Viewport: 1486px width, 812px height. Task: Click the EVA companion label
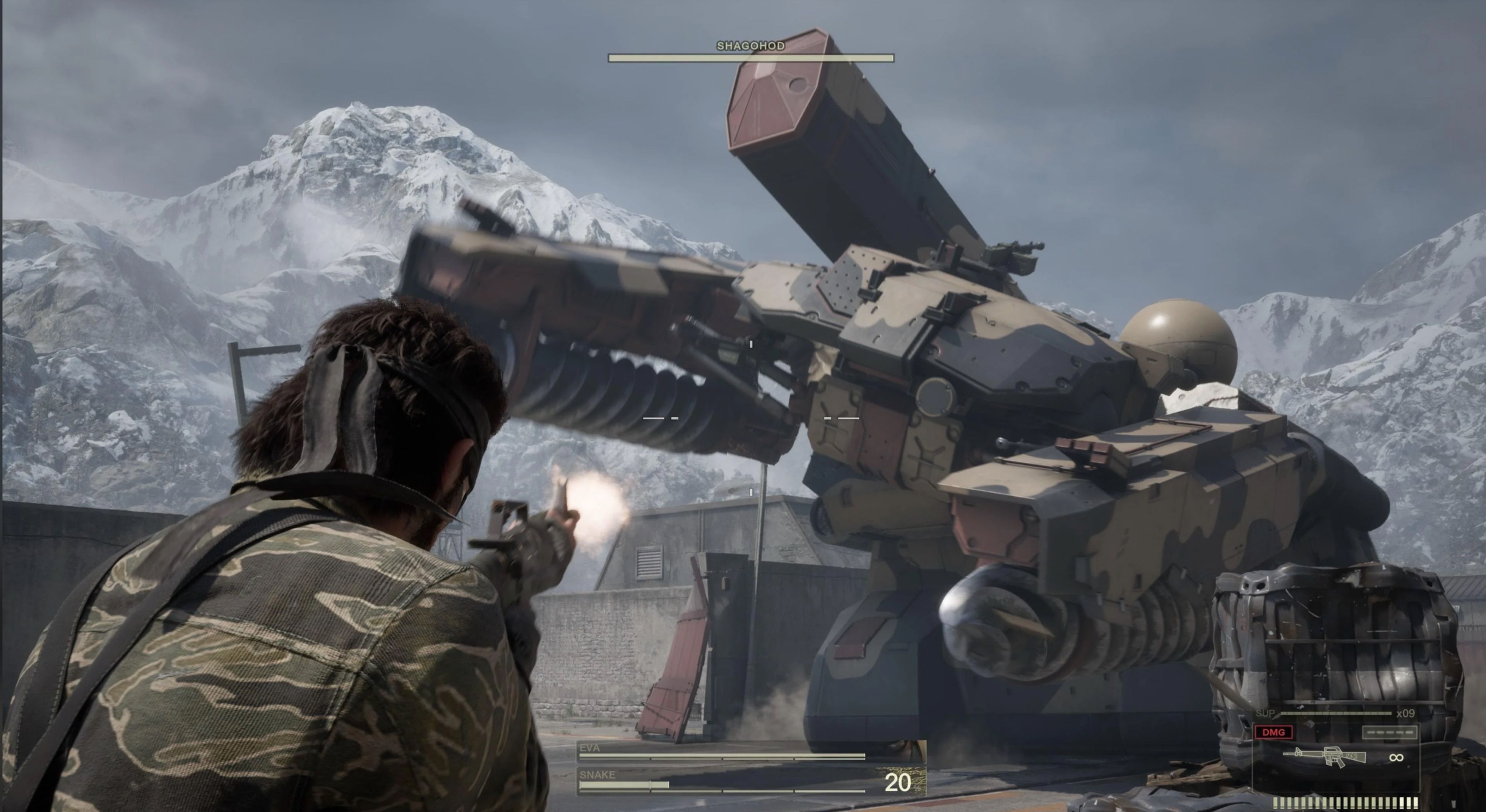[x=589, y=748]
